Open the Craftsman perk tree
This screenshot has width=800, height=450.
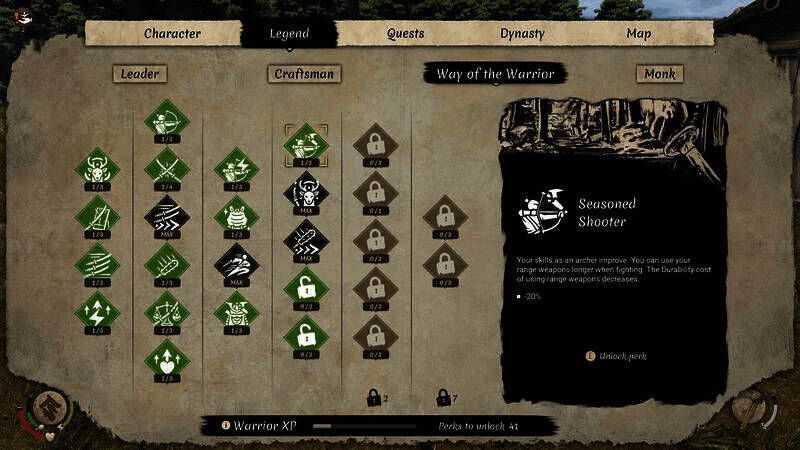point(305,73)
